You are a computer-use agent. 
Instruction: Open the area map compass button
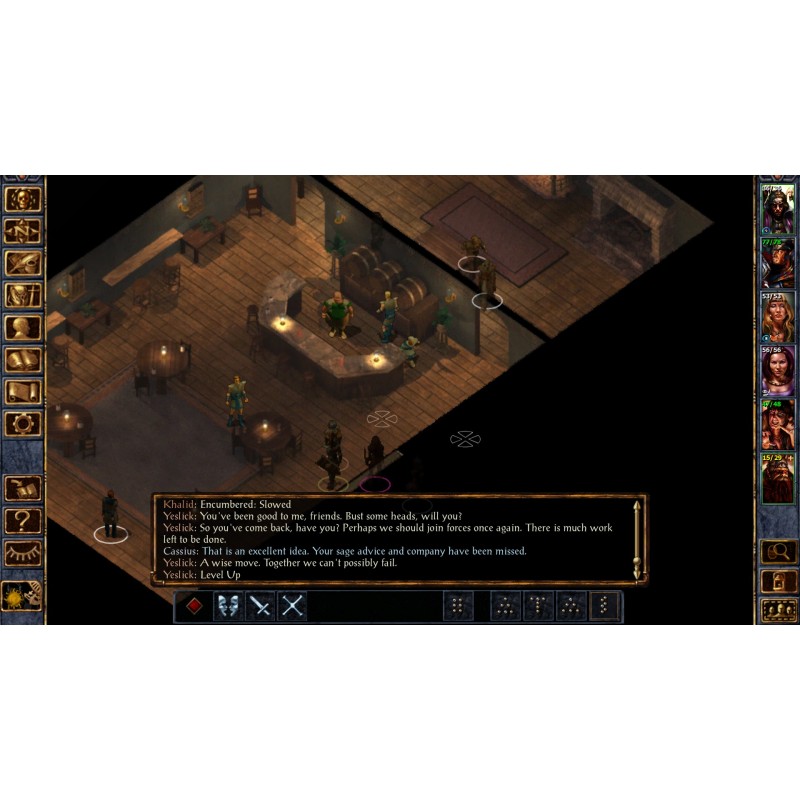pyautogui.click(x=22, y=231)
